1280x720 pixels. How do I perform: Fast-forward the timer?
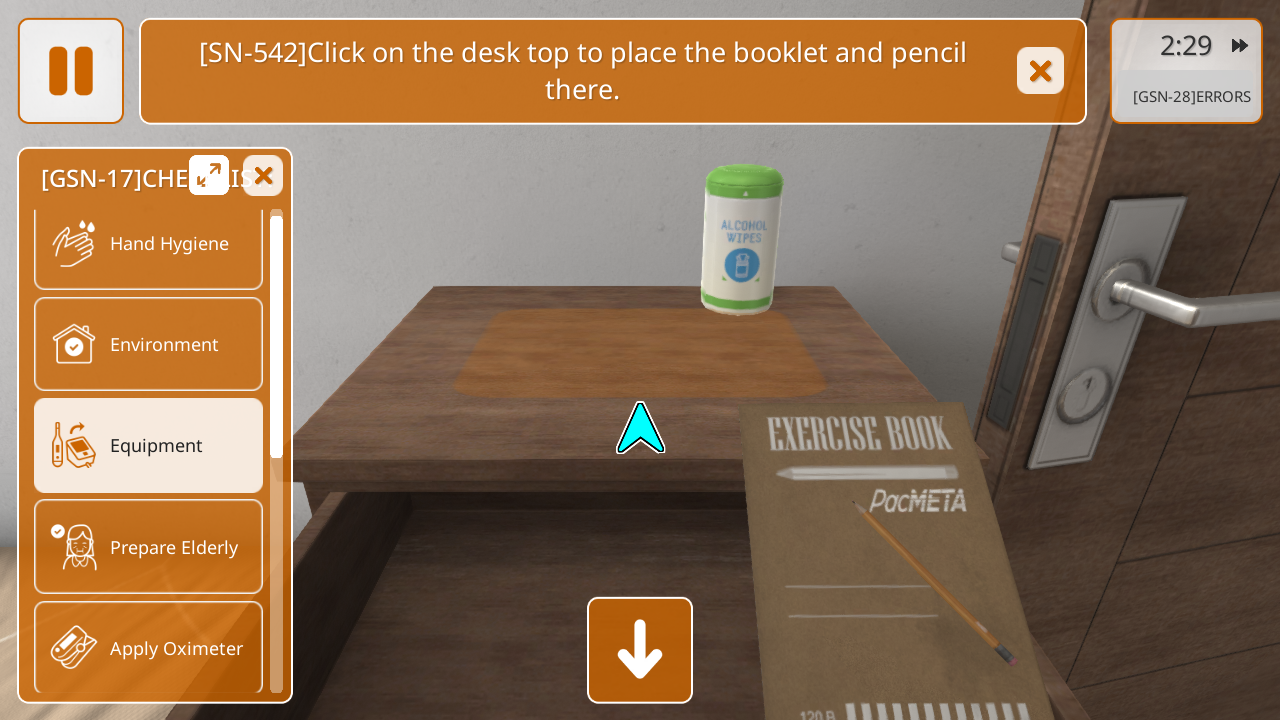[1240, 46]
